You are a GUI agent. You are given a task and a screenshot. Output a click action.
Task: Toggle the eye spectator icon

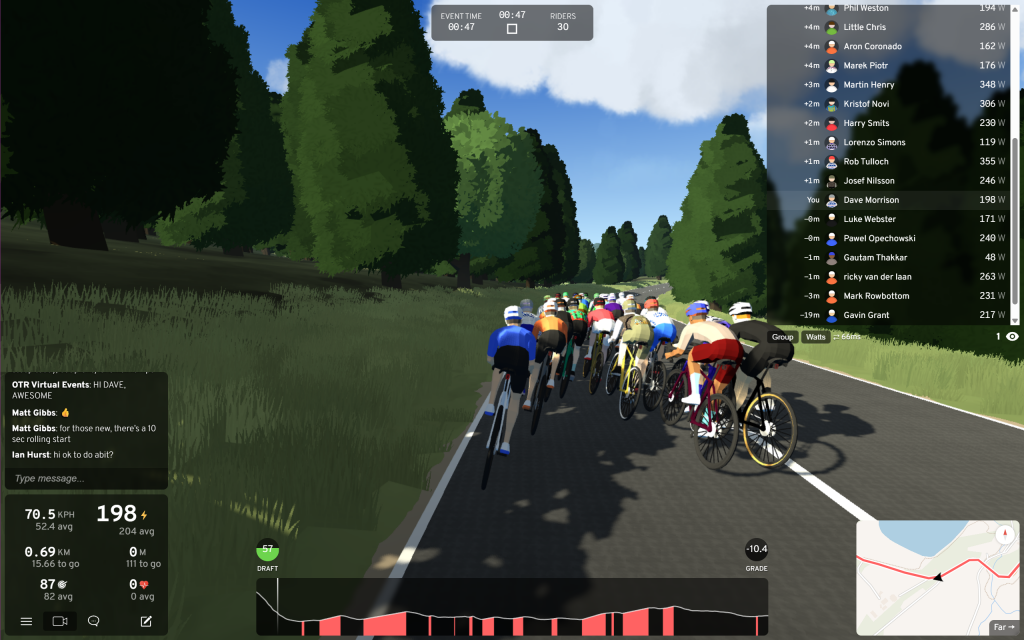point(1012,337)
